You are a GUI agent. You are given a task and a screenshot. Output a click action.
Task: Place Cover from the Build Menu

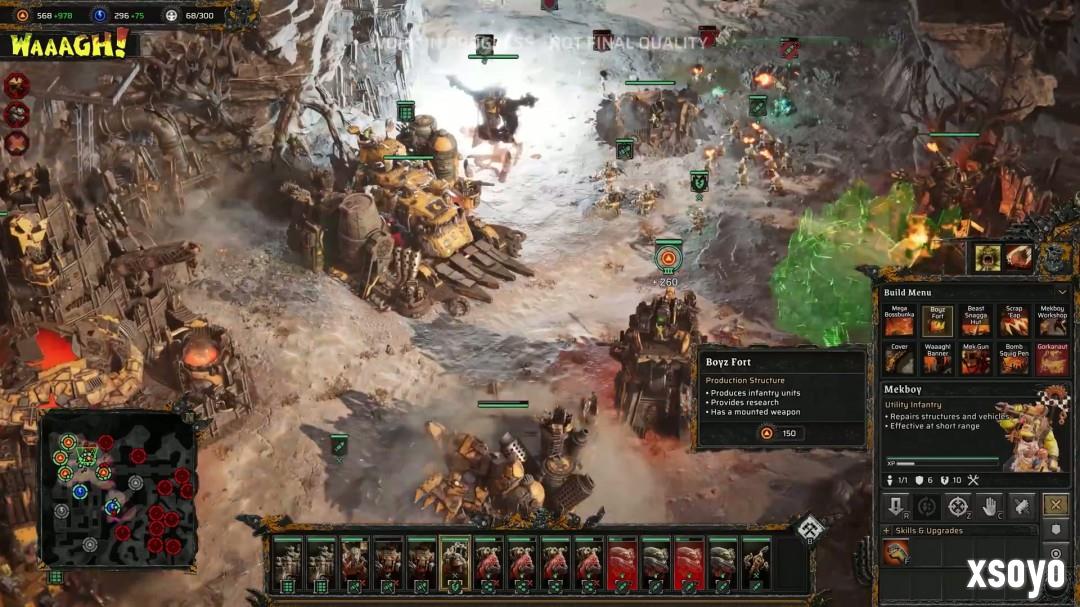[x=899, y=359]
